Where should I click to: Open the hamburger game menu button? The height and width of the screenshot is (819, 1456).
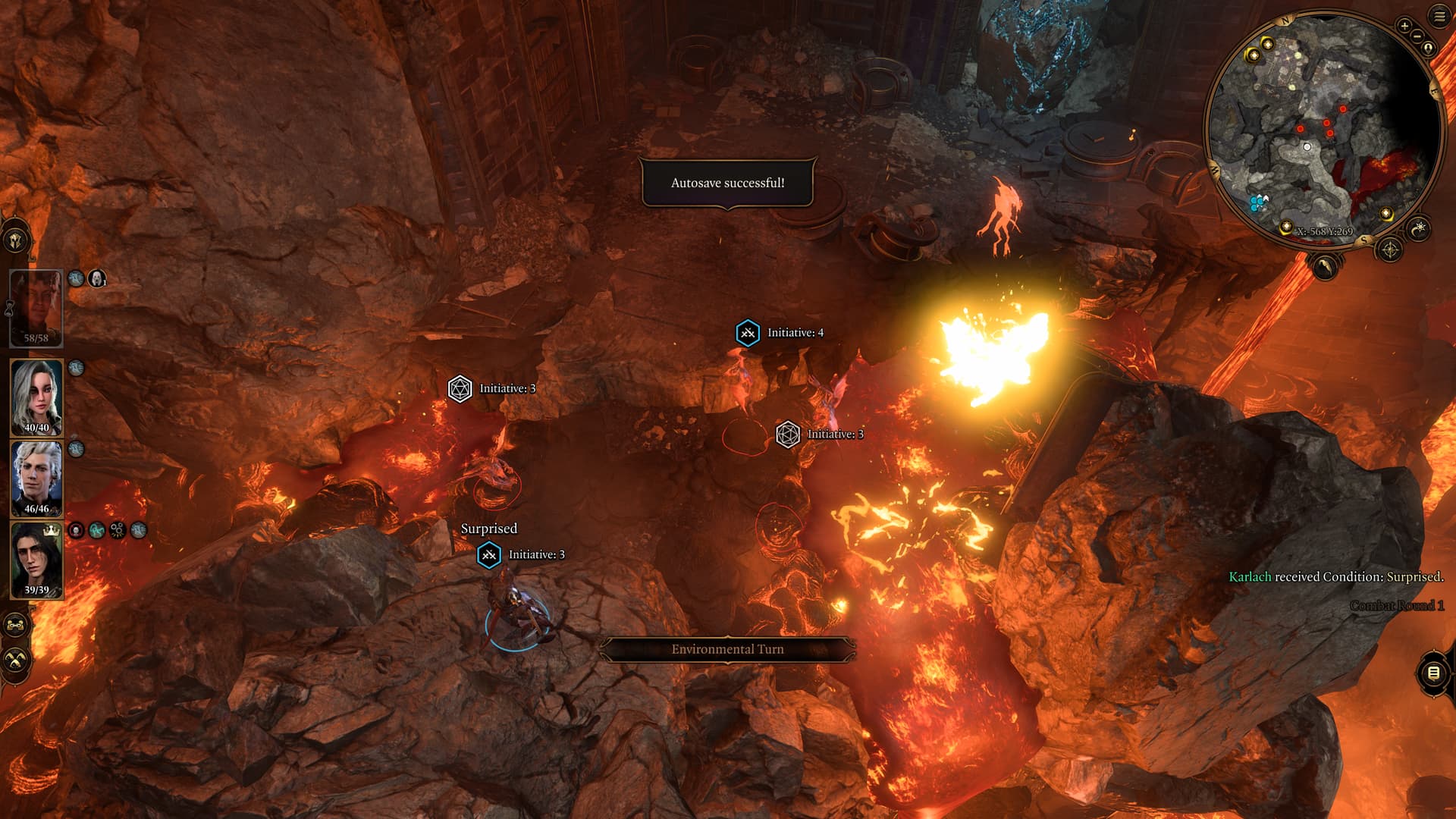tap(1439, 16)
